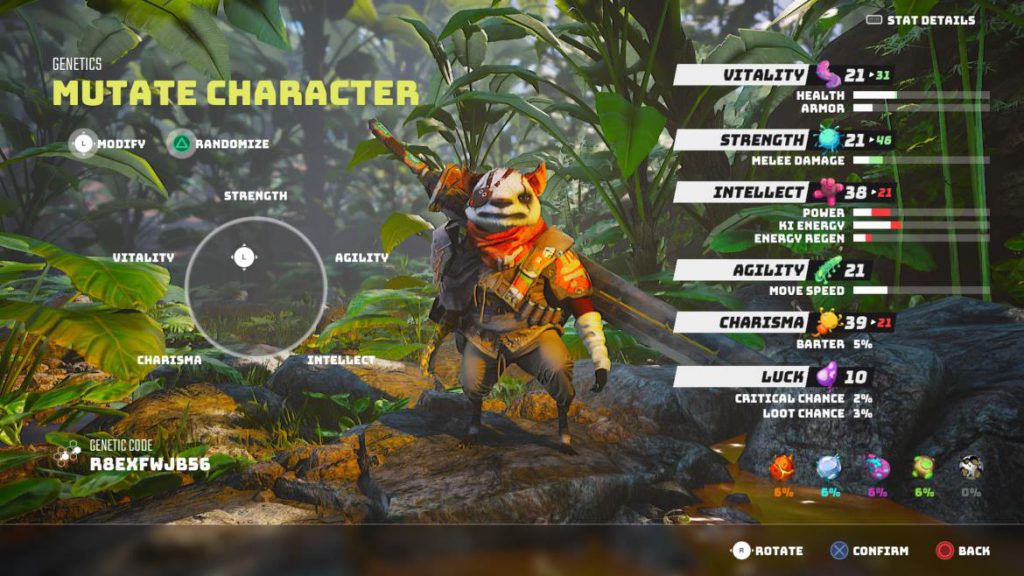Click the grey 0% resistance icon
The width and height of the screenshot is (1024, 576).
969,467
